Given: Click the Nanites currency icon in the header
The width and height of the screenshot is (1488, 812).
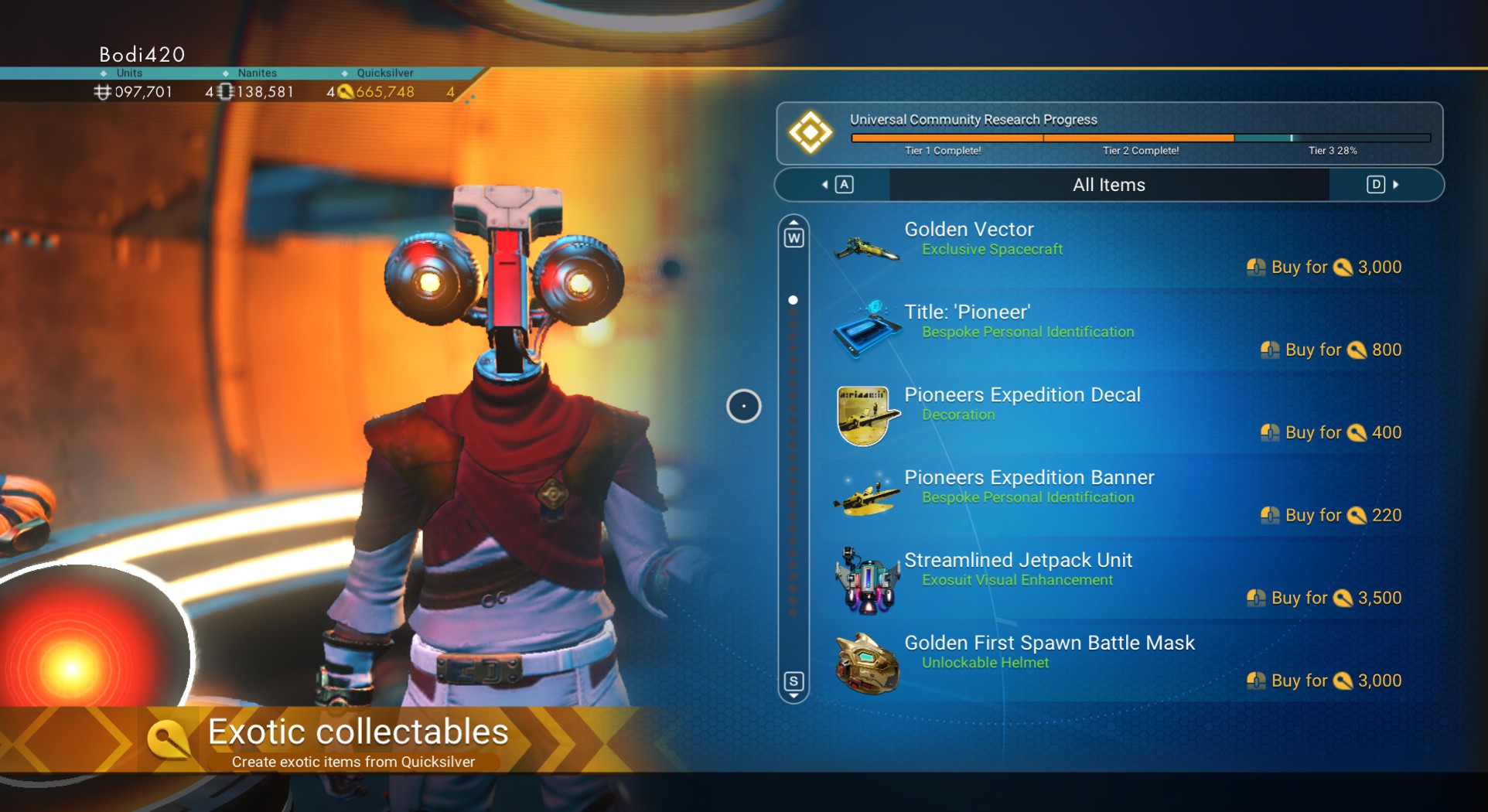Looking at the screenshot, I should pyautogui.click(x=224, y=91).
